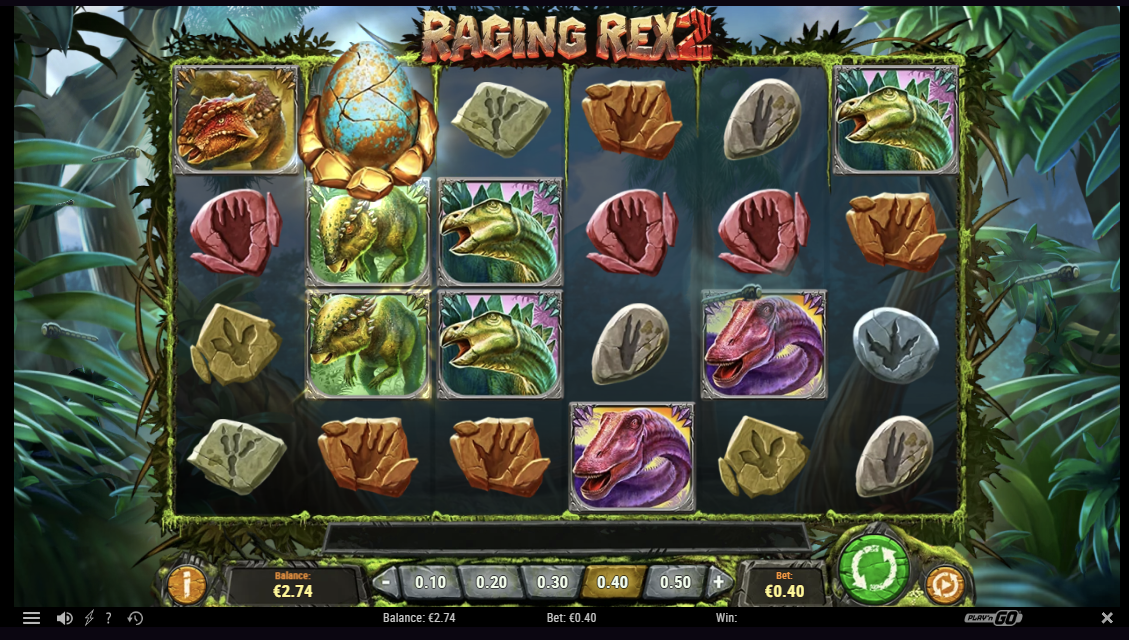Open the autoplay options
Screen dimensions: 1129x640
click(944, 584)
